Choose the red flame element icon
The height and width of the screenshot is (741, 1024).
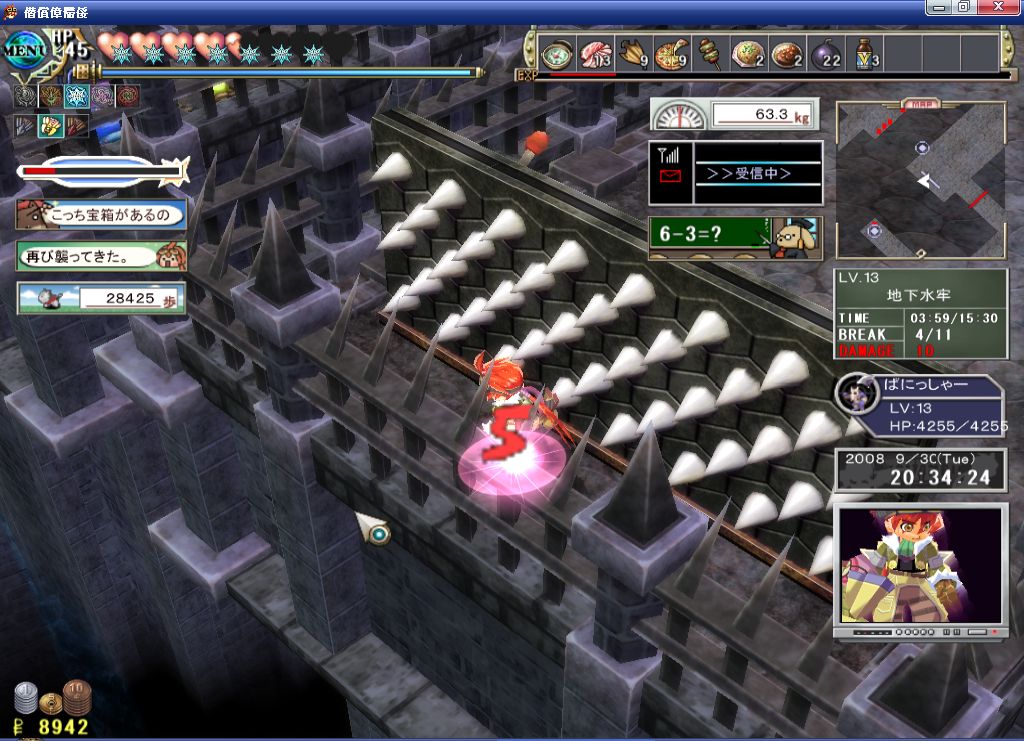click(127, 97)
